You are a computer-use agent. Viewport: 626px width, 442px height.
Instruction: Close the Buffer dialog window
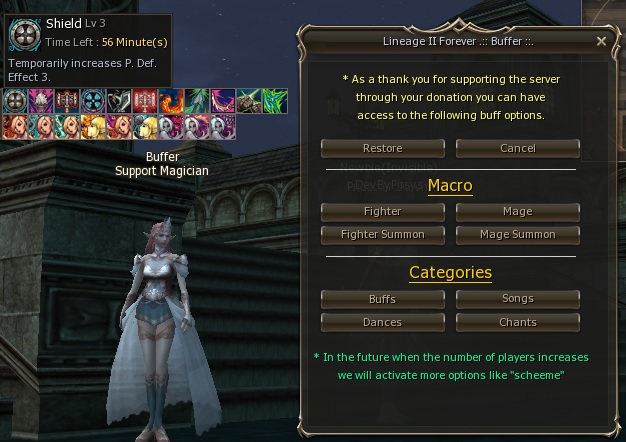click(x=601, y=42)
